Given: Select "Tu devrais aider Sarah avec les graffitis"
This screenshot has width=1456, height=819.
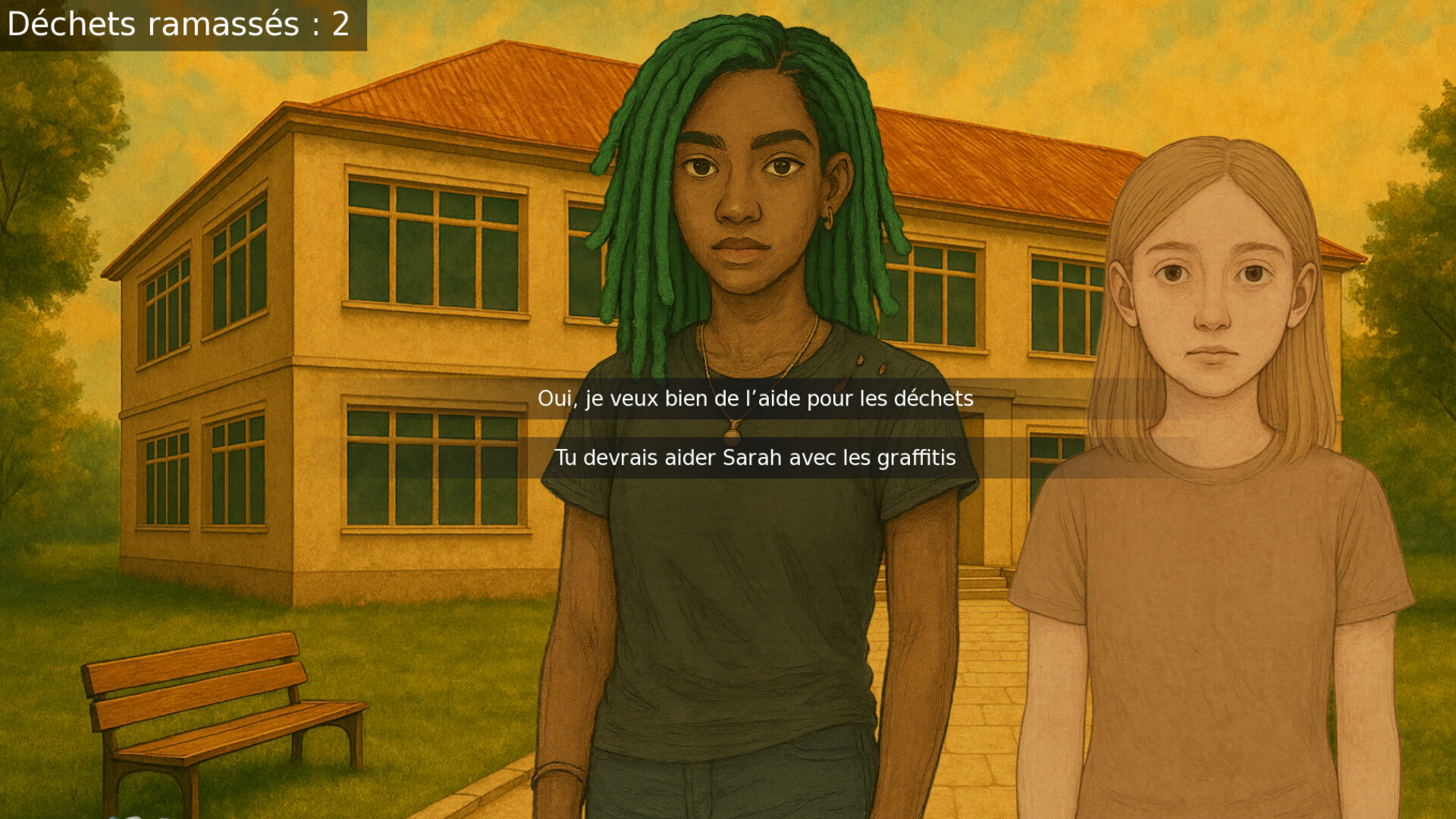Looking at the screenshot, I should tap(755, 457).
